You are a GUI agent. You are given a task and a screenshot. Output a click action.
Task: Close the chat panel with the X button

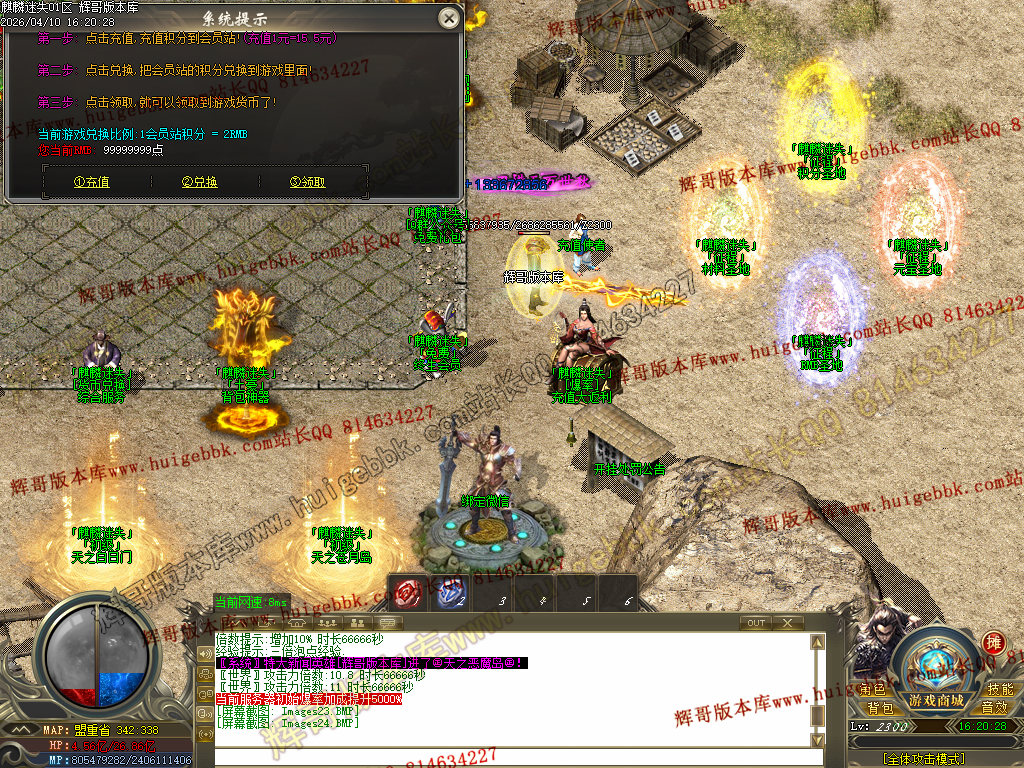788,623
